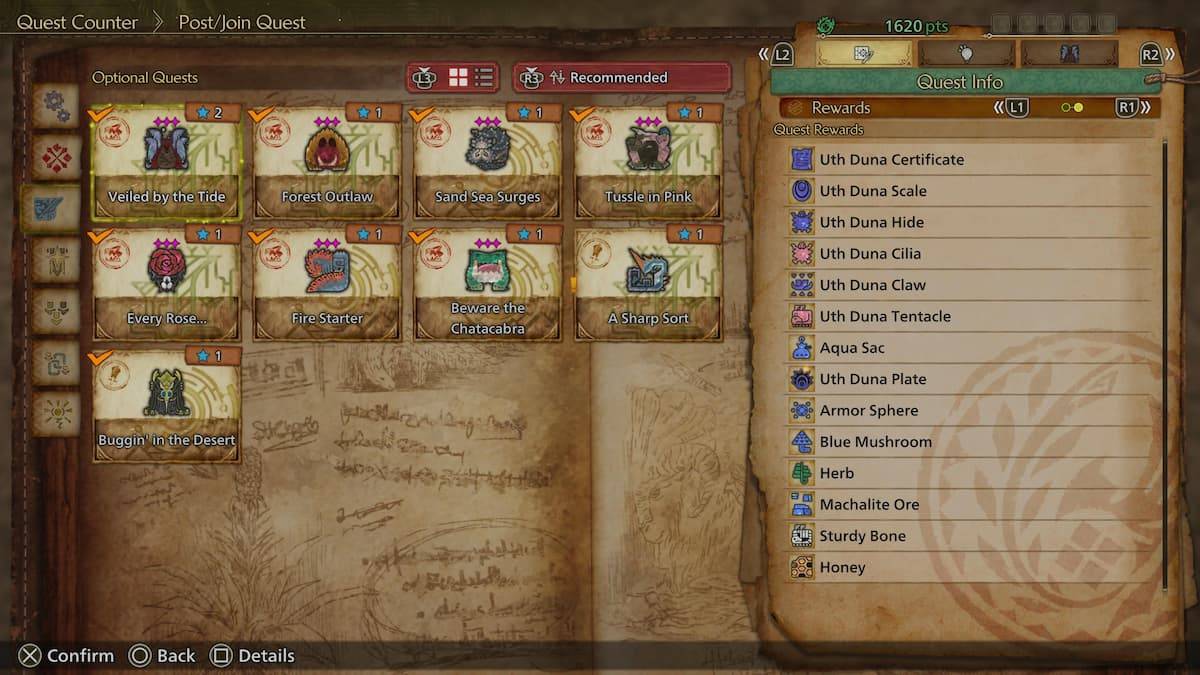Pick the Buggin' in the Desert quest

click(x=166, y=405)
